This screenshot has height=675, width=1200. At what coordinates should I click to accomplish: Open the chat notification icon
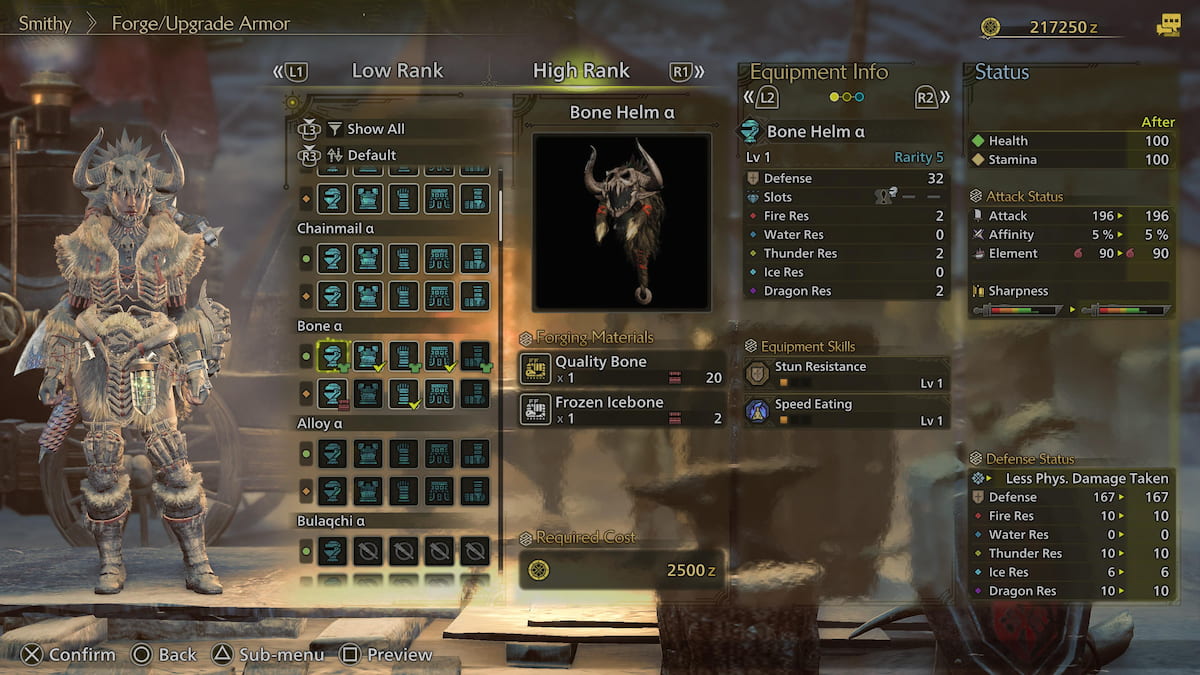point(1167,27)
